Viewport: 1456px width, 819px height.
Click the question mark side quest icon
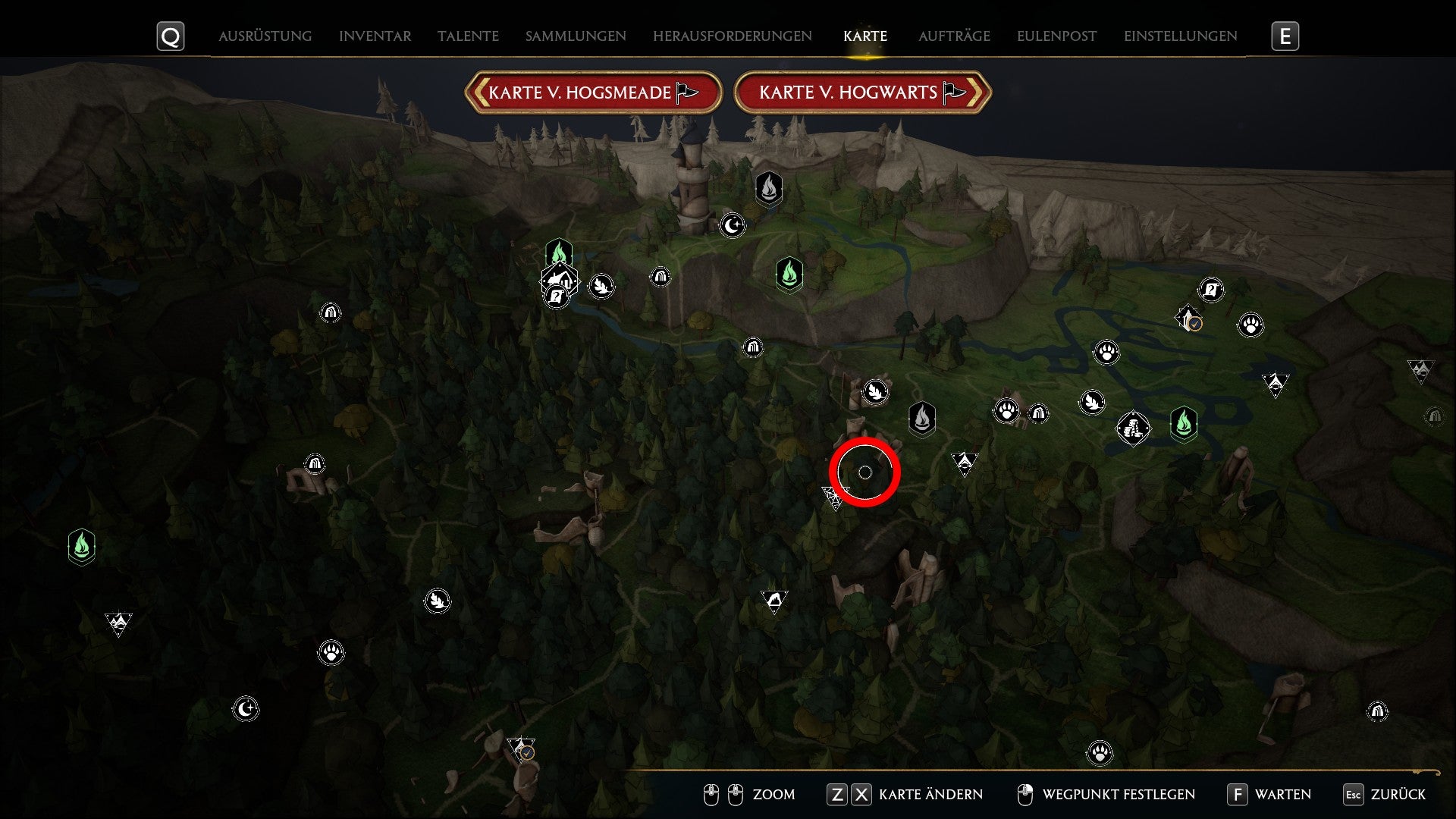pyautogui.click(x=1210, y=290)
